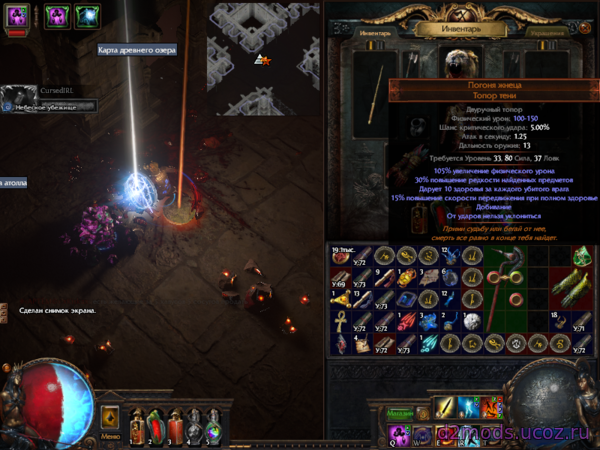Activate the purple skill bound to Q

(399, 433)
